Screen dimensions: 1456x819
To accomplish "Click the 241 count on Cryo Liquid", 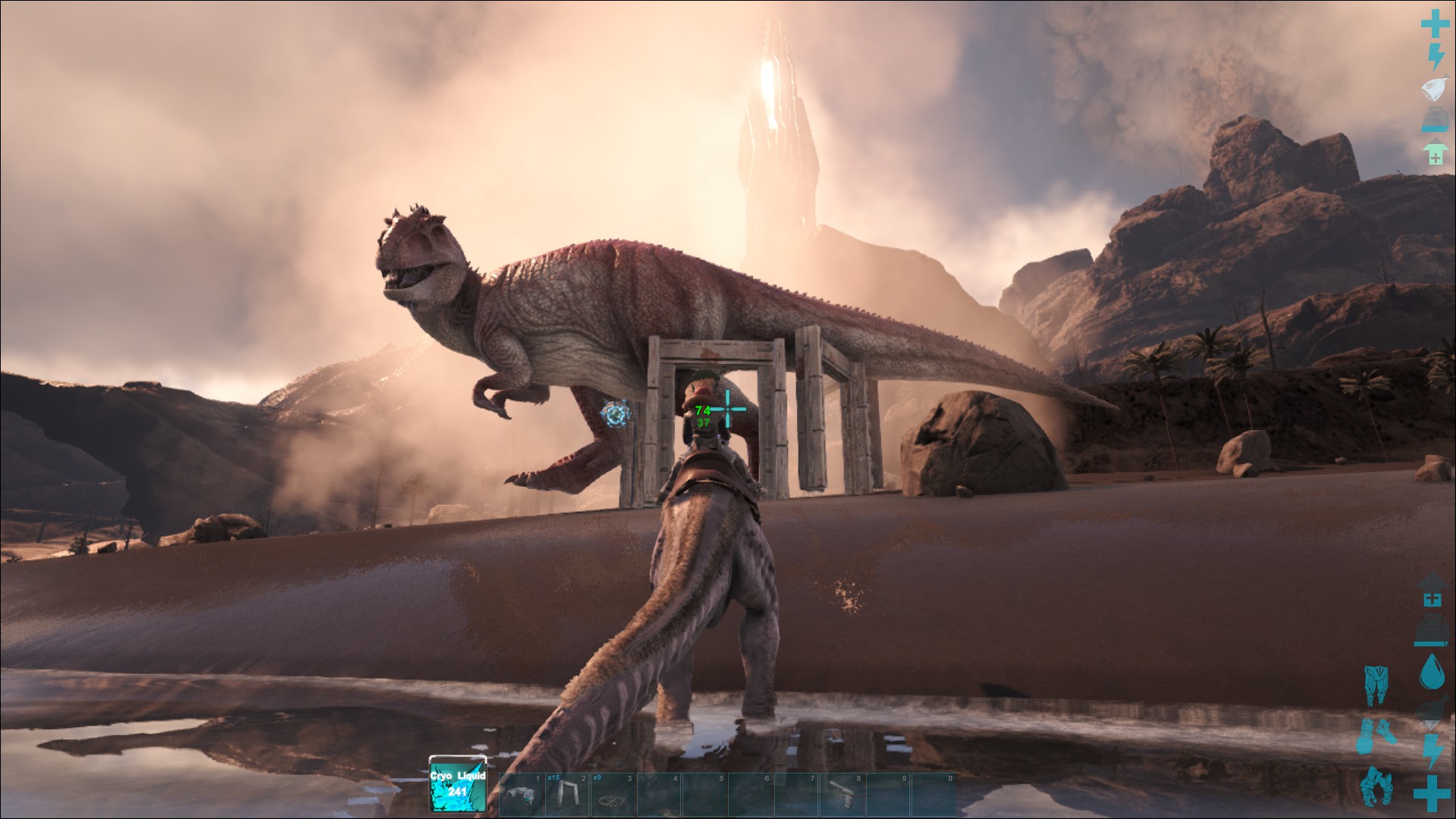I will pos(457,792).
